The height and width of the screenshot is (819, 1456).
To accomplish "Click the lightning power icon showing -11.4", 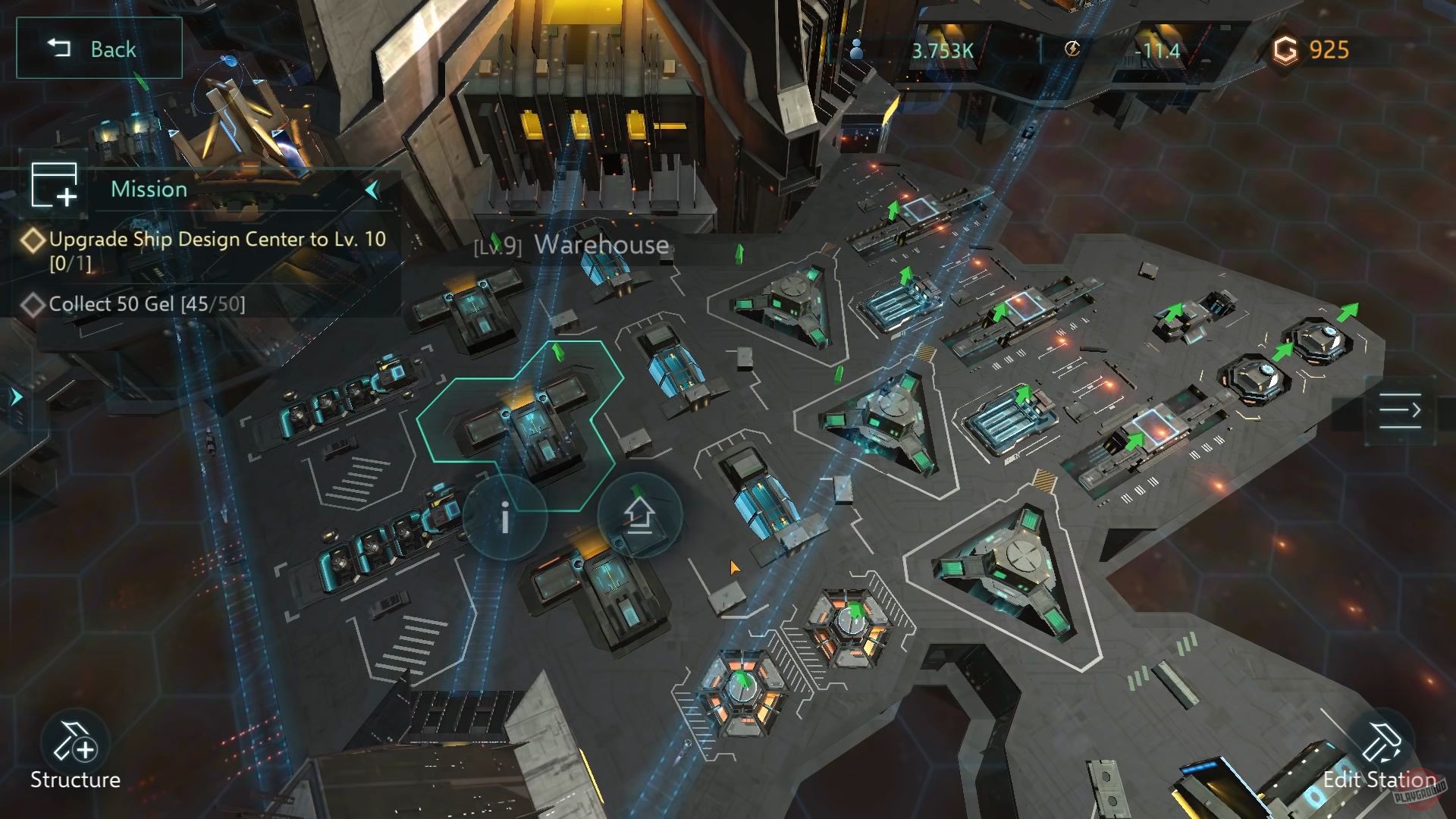I will (x=1072, y=51).
